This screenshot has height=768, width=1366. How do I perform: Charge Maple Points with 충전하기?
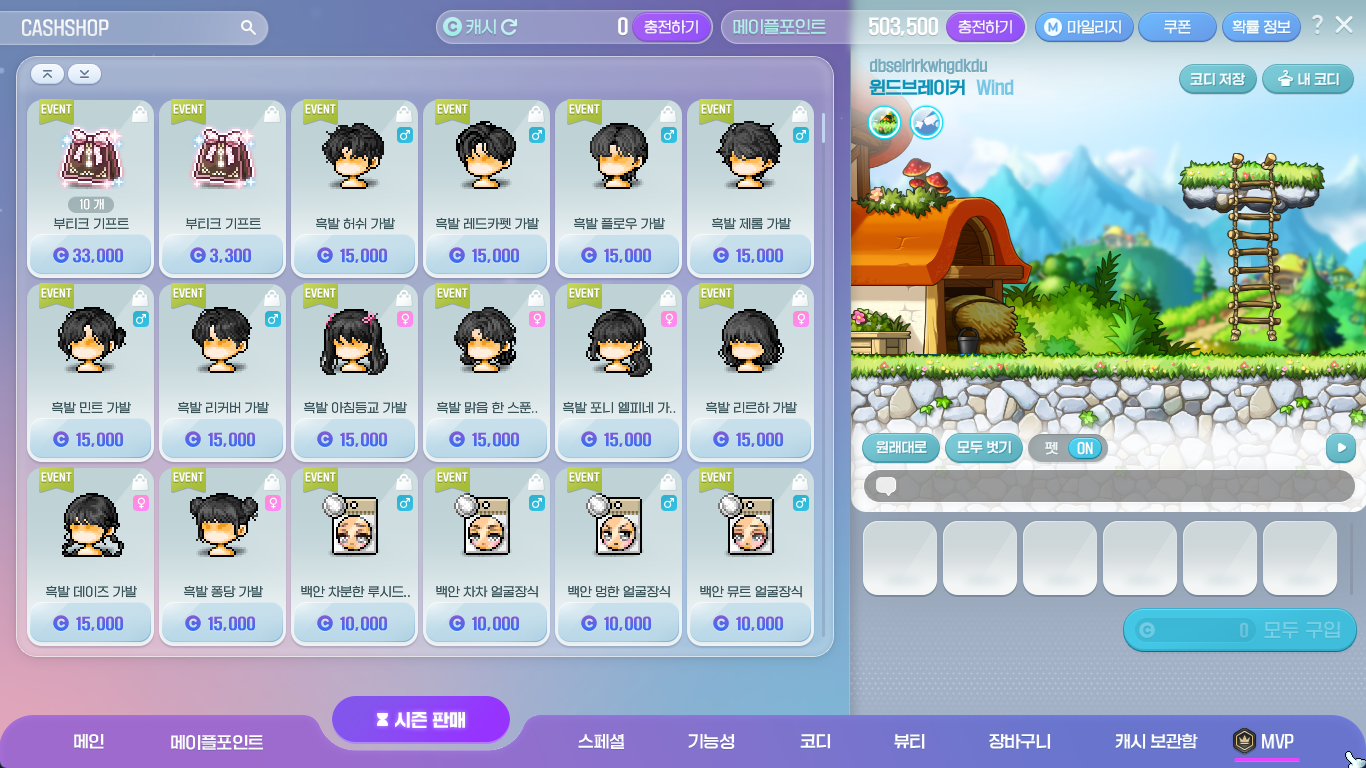[985, 27]
